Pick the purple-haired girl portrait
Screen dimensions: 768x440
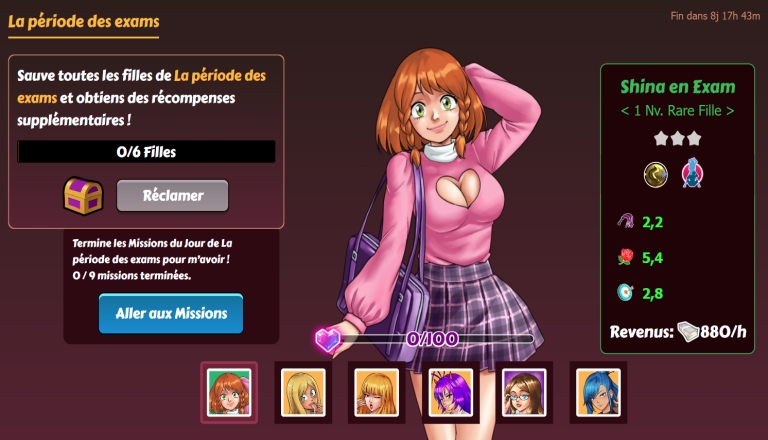click(451, 390)
